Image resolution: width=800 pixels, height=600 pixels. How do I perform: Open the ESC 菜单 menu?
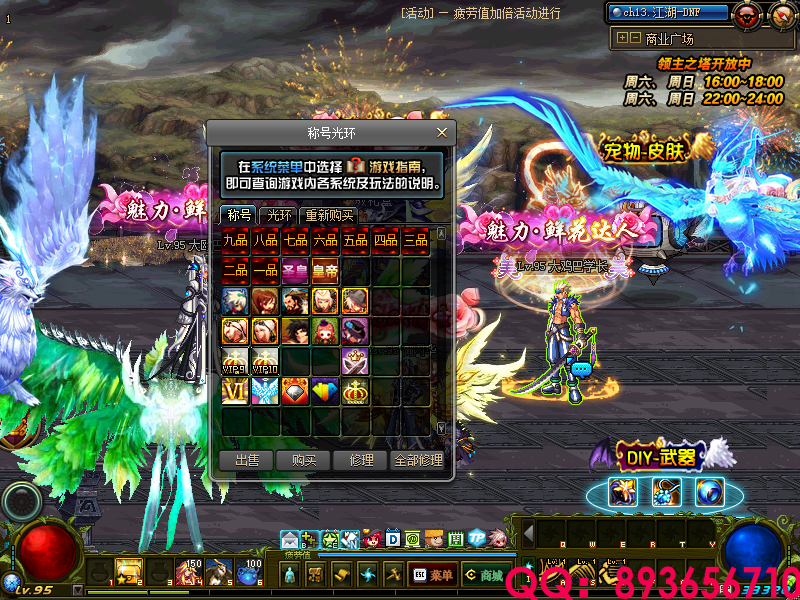tap(432, 575)
